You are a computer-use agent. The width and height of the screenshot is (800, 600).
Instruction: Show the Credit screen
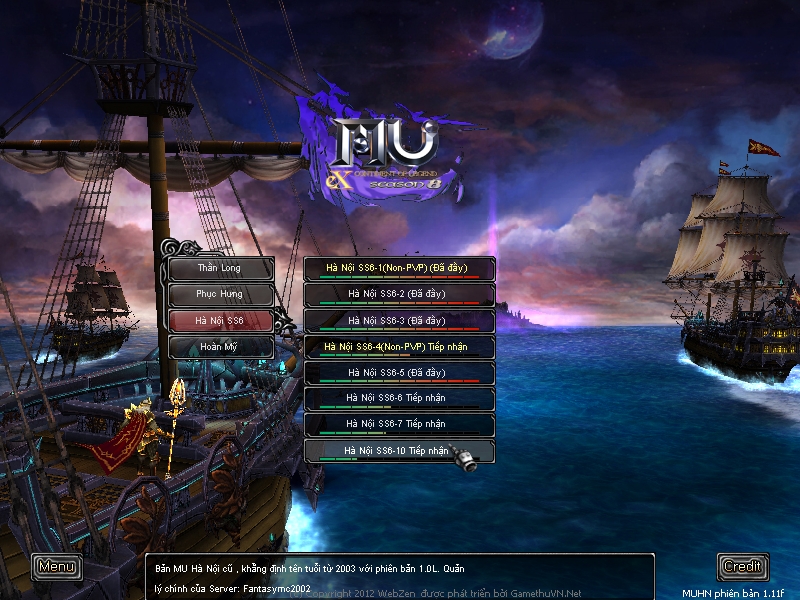click(743, 566)
